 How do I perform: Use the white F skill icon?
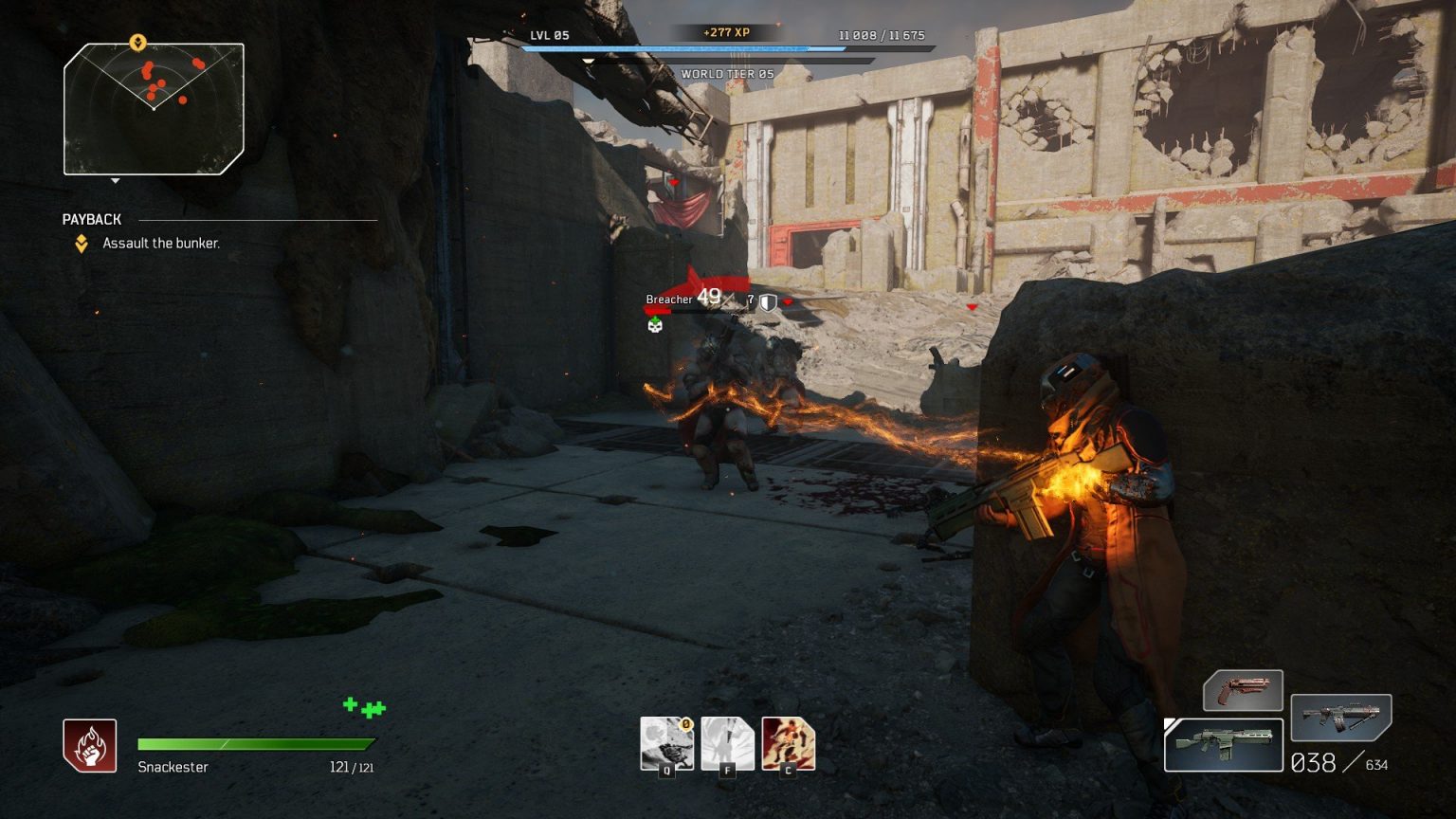point(727,743)
